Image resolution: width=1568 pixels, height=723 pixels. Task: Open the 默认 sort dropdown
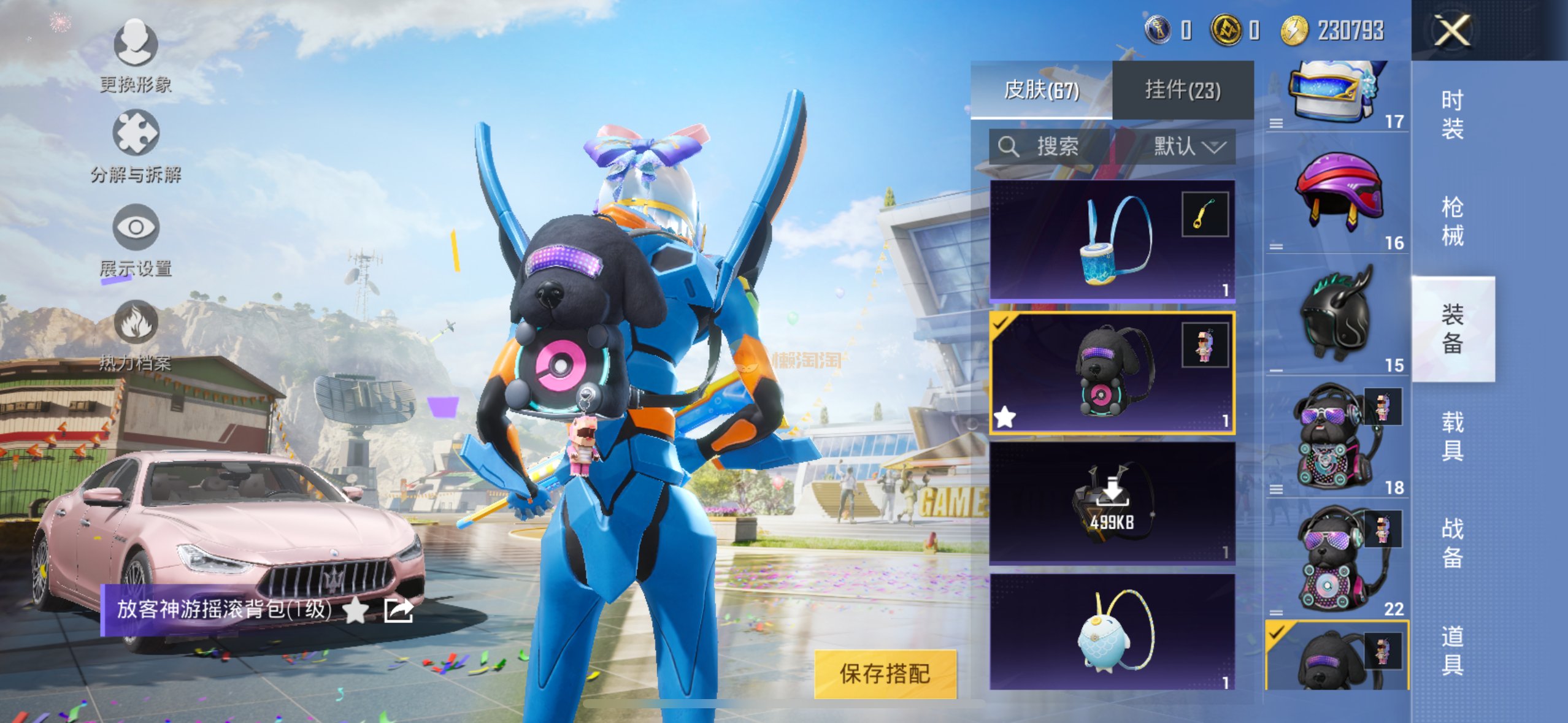1189,147
